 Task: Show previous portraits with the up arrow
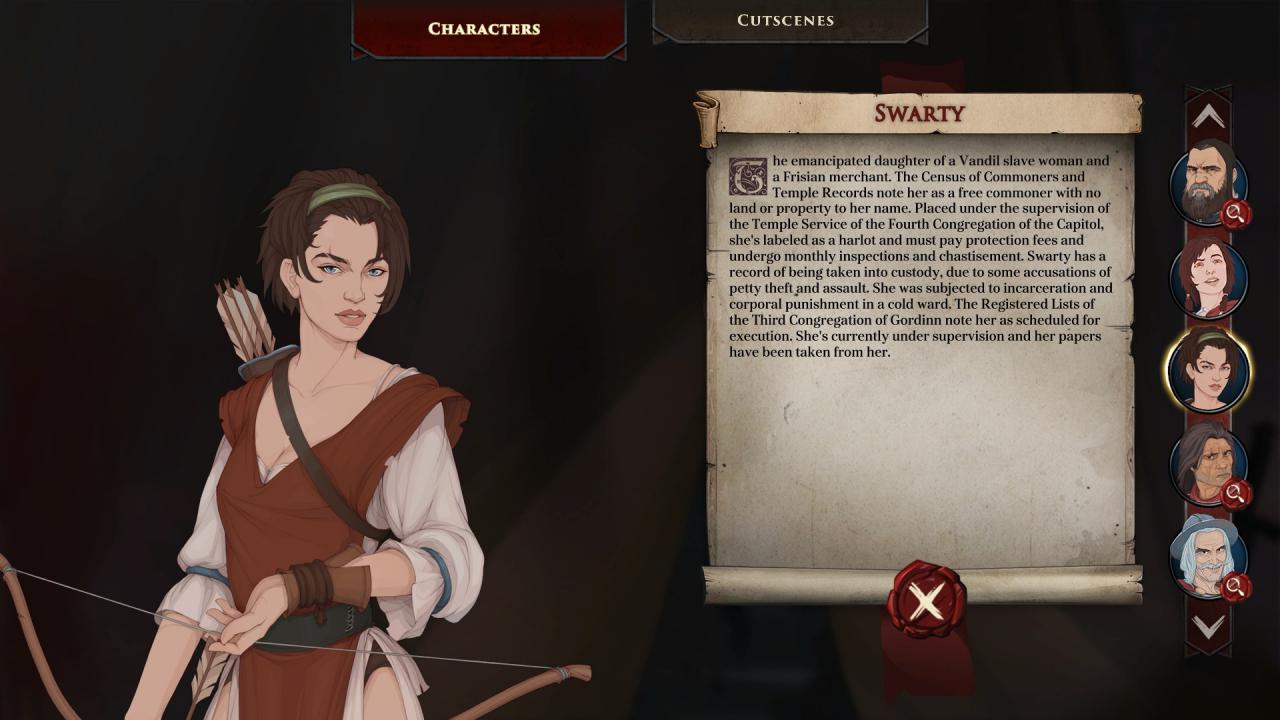[x=1208, y=117]
